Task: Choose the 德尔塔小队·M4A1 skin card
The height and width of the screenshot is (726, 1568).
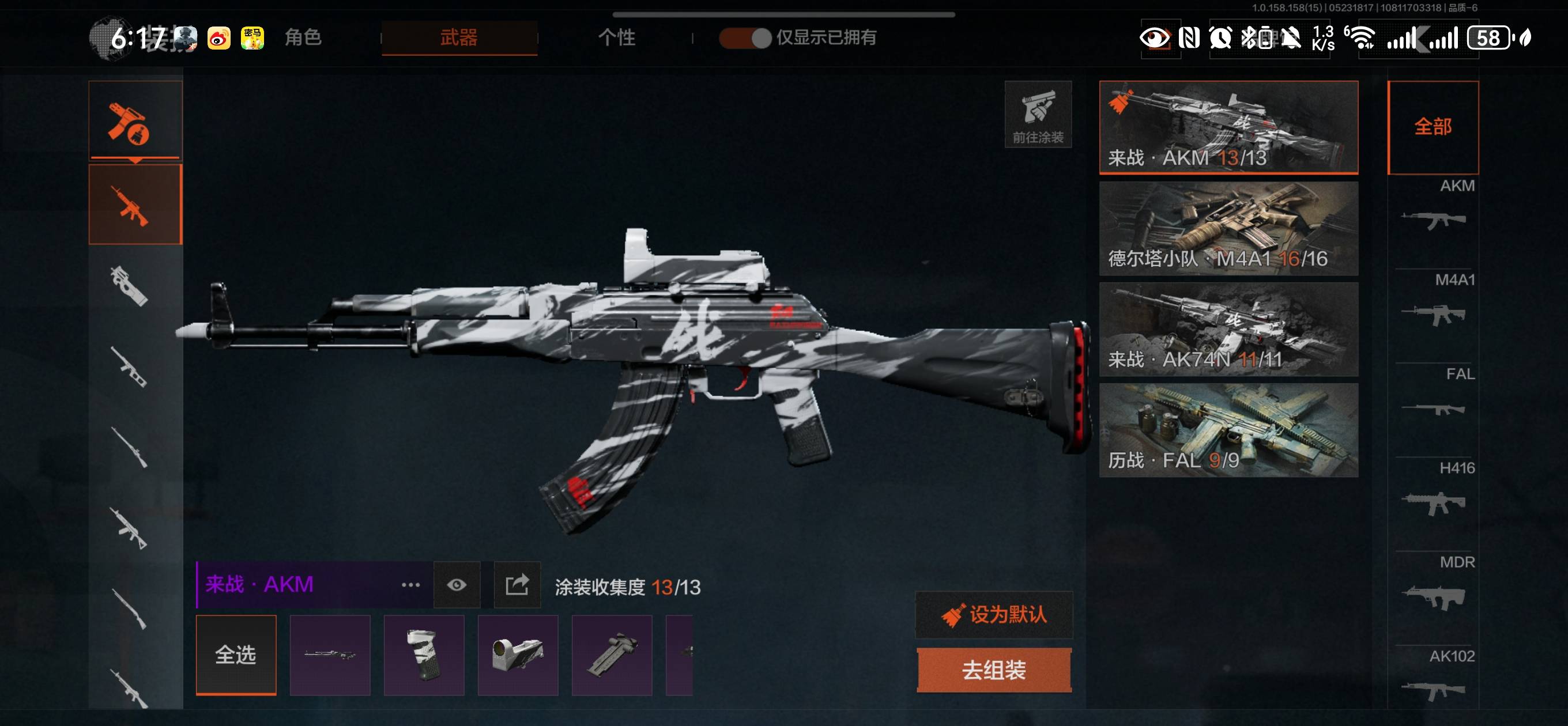Action: [x=1228, y=228]
